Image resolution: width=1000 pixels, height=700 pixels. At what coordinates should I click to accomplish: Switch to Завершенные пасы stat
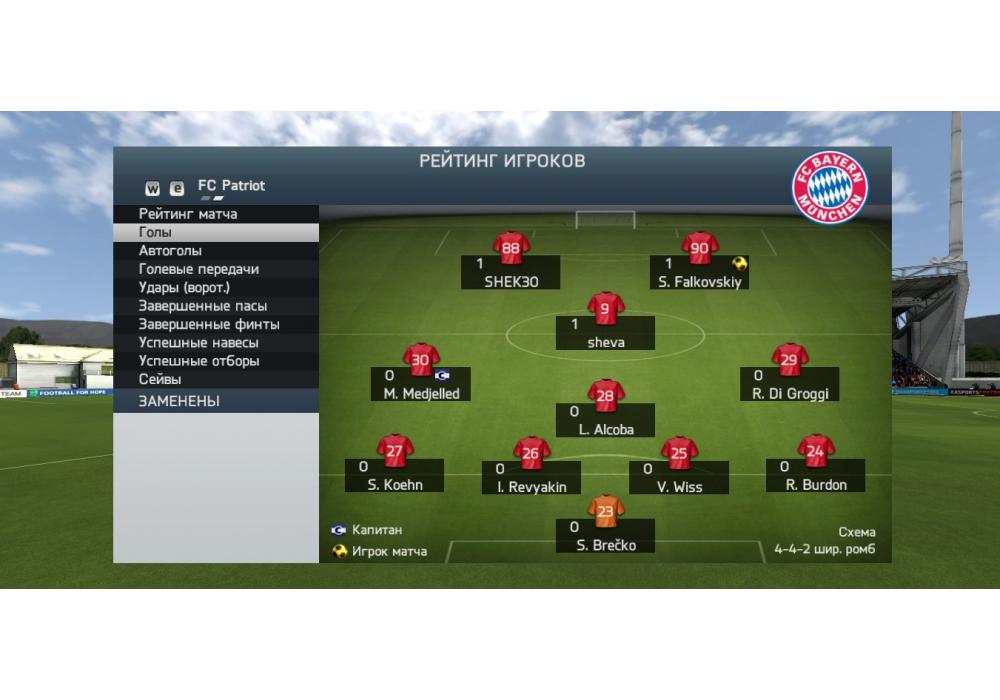point(202,306)
